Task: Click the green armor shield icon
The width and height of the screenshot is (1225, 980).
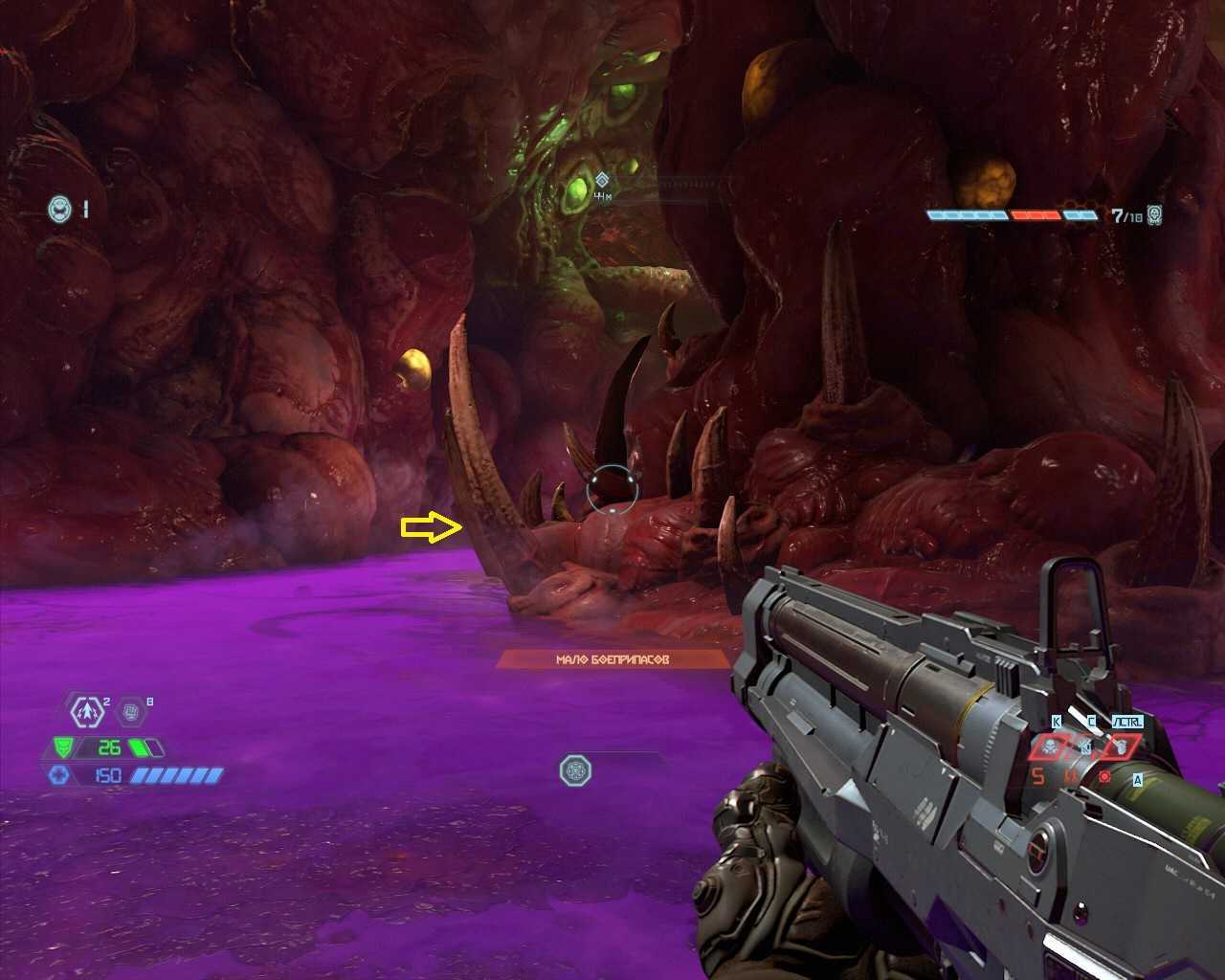Action: [x=63, y=747]
